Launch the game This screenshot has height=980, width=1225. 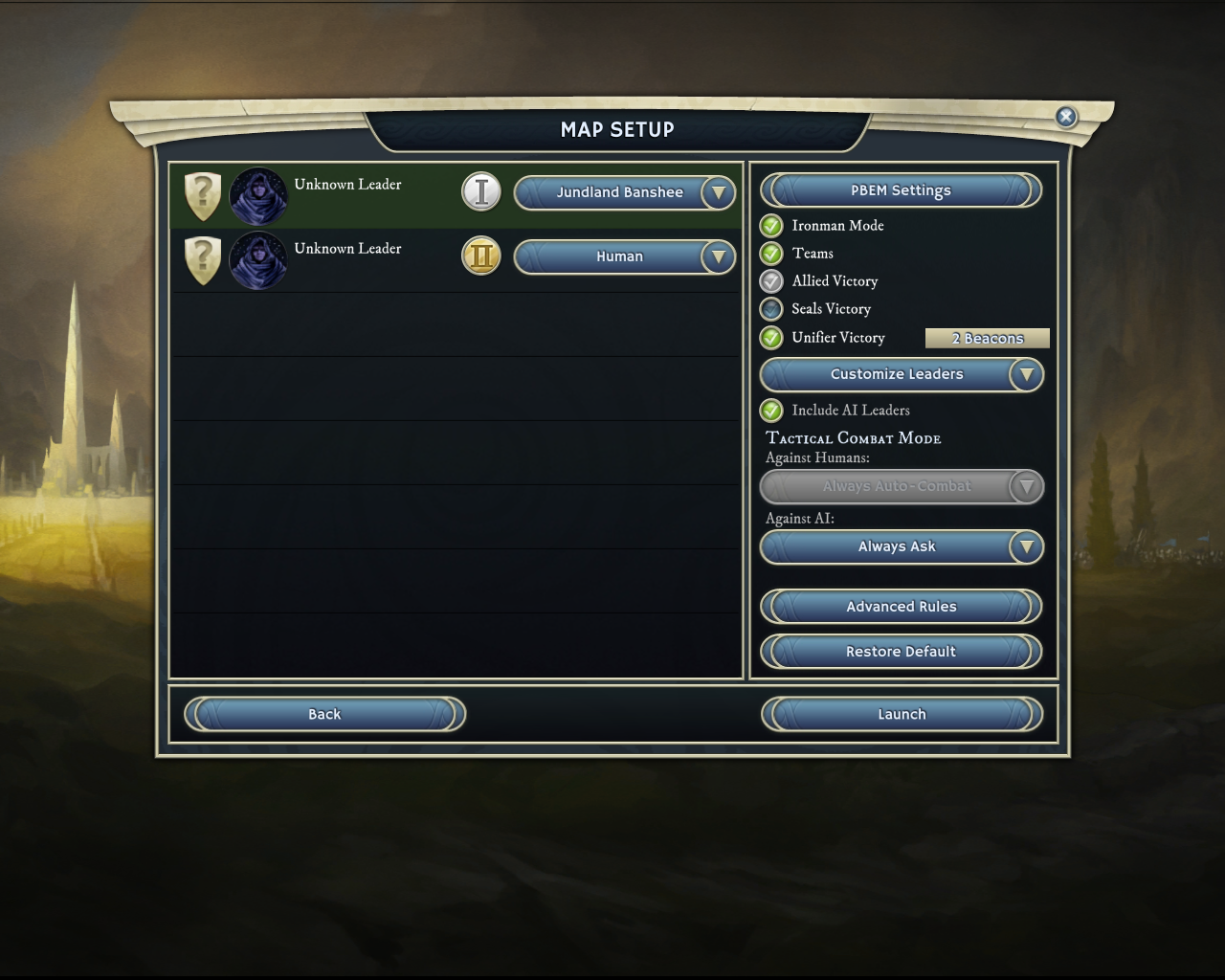[x=901, y=714]
